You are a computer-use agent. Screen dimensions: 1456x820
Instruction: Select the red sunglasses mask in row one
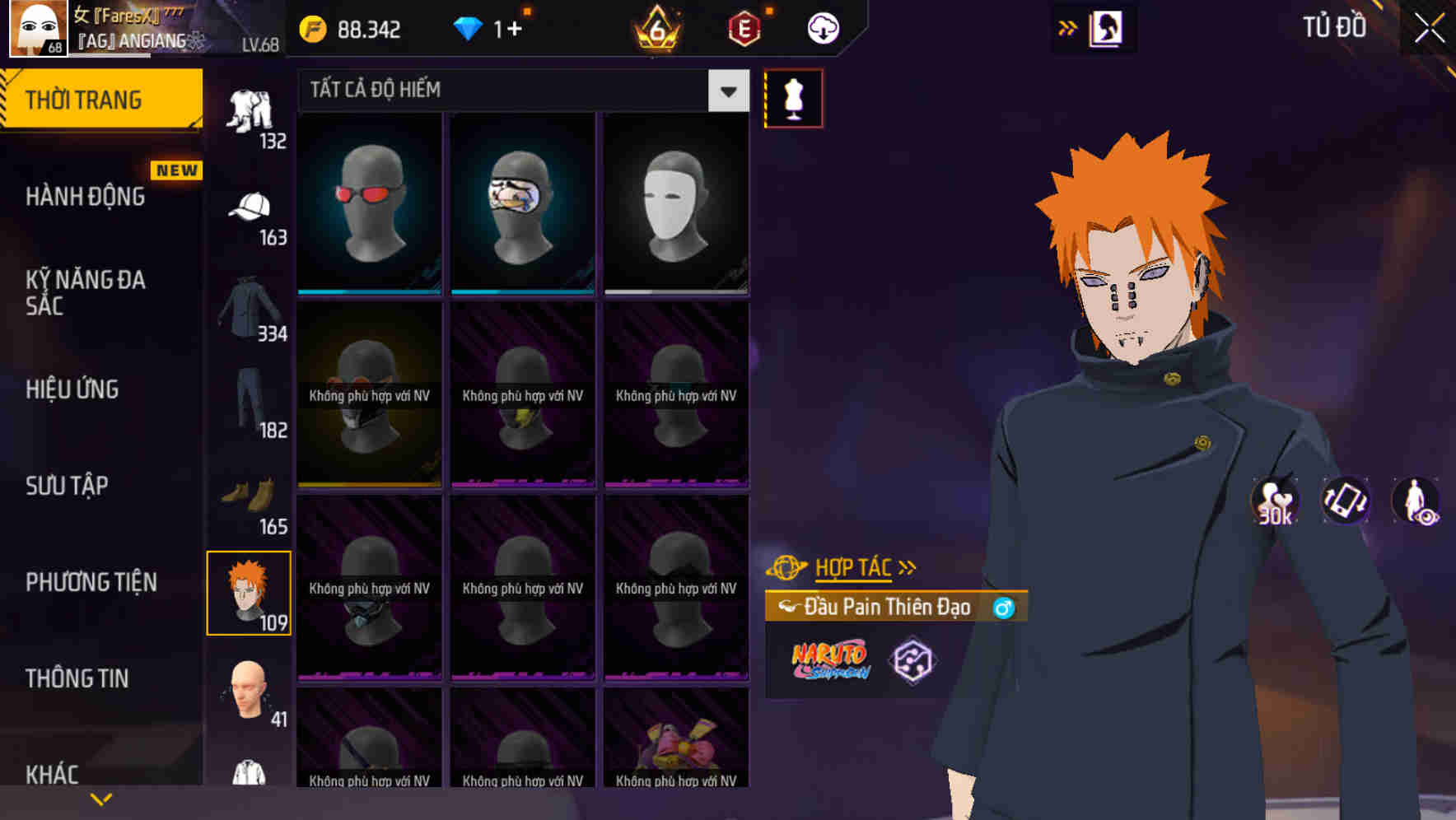pos(369,204)
